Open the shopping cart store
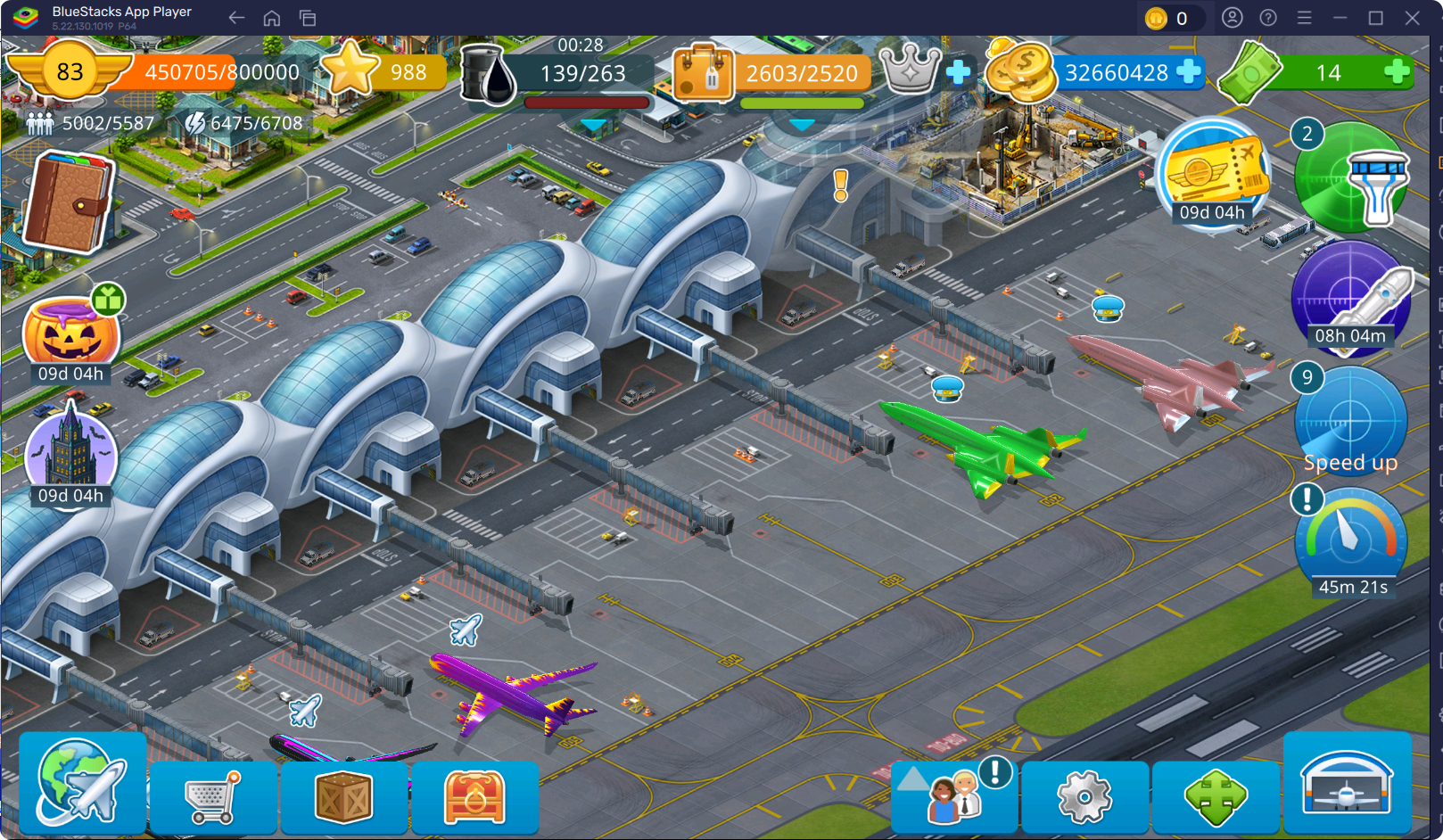This screenshot has width=1443, height=840. click(x=212, y=796)
